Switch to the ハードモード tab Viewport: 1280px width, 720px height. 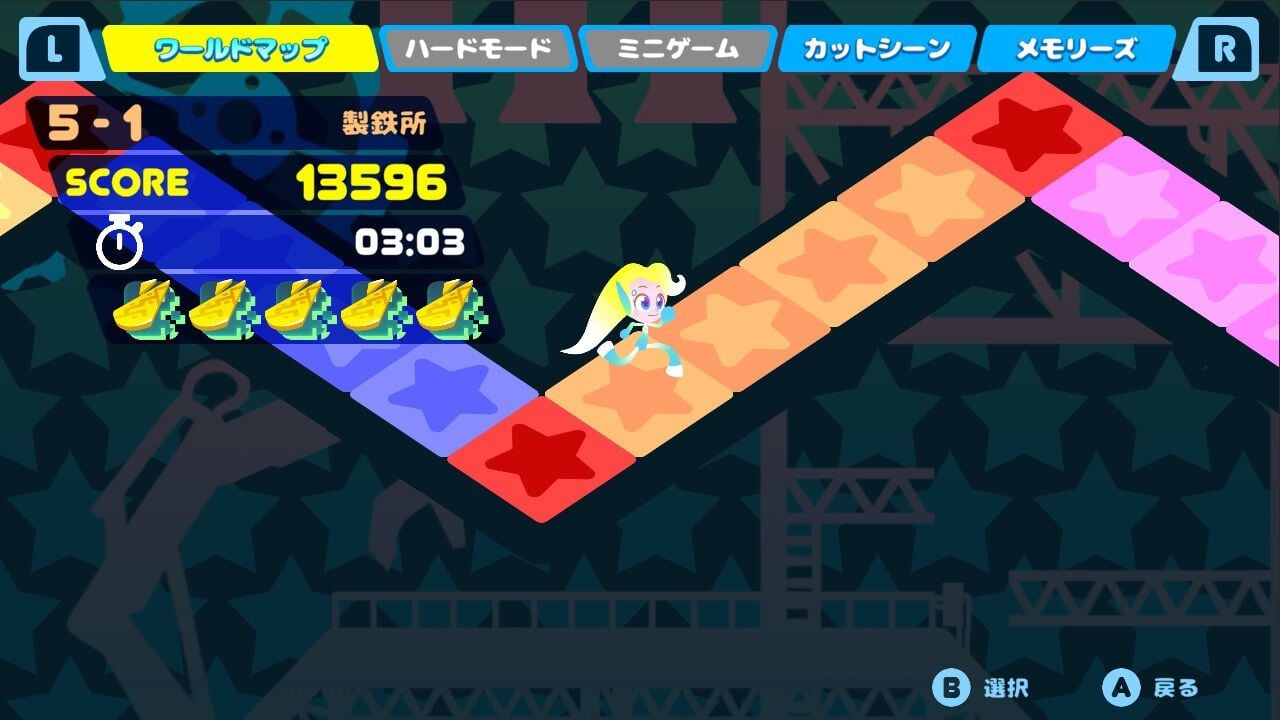[477, 45]
